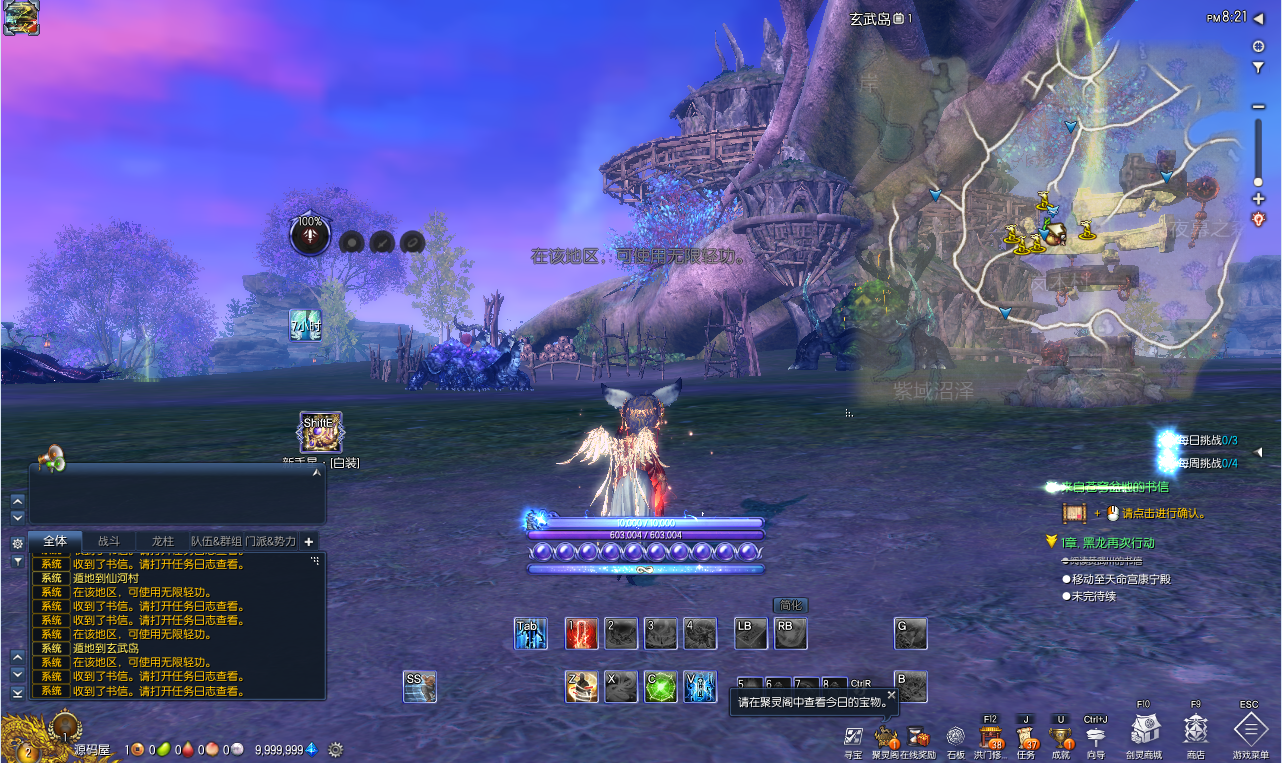This screenshot has width=1282, height=763.
Task: Open the 任务 quest log scroll icon
Action: pos(1025,738)
